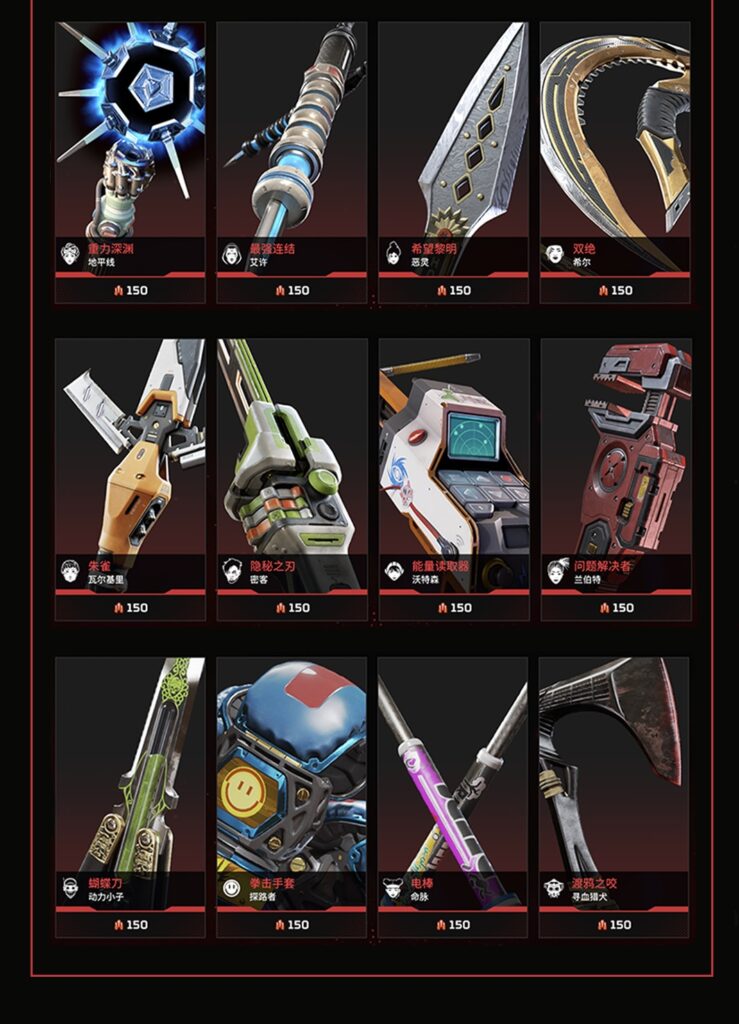This screenshot has width=739, height=1024.
Task: Choose the 隐秘之刃 sword card for 密客
Action: 291,478
